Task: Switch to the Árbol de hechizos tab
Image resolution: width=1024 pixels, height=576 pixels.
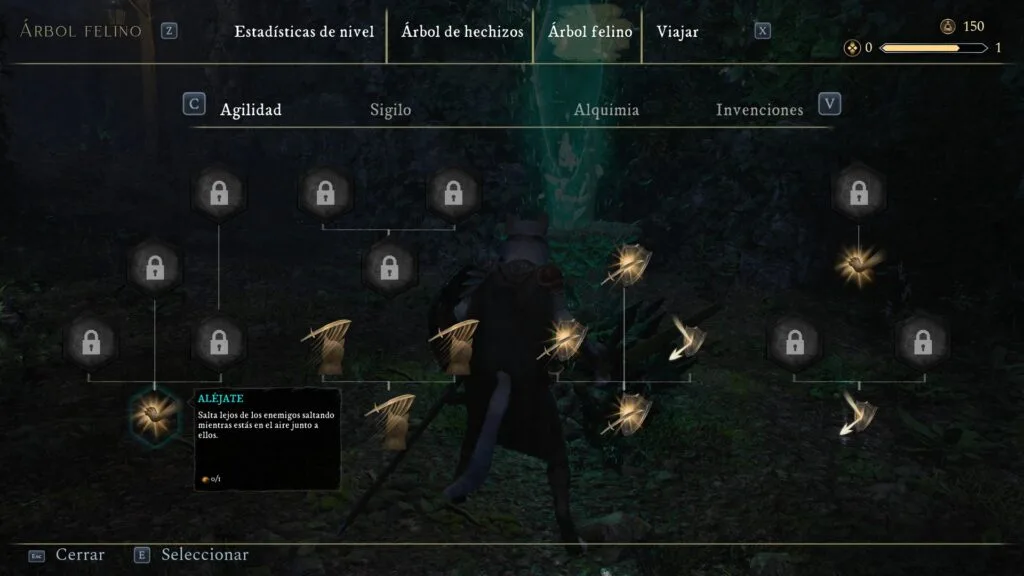Action: coord(462,31)
